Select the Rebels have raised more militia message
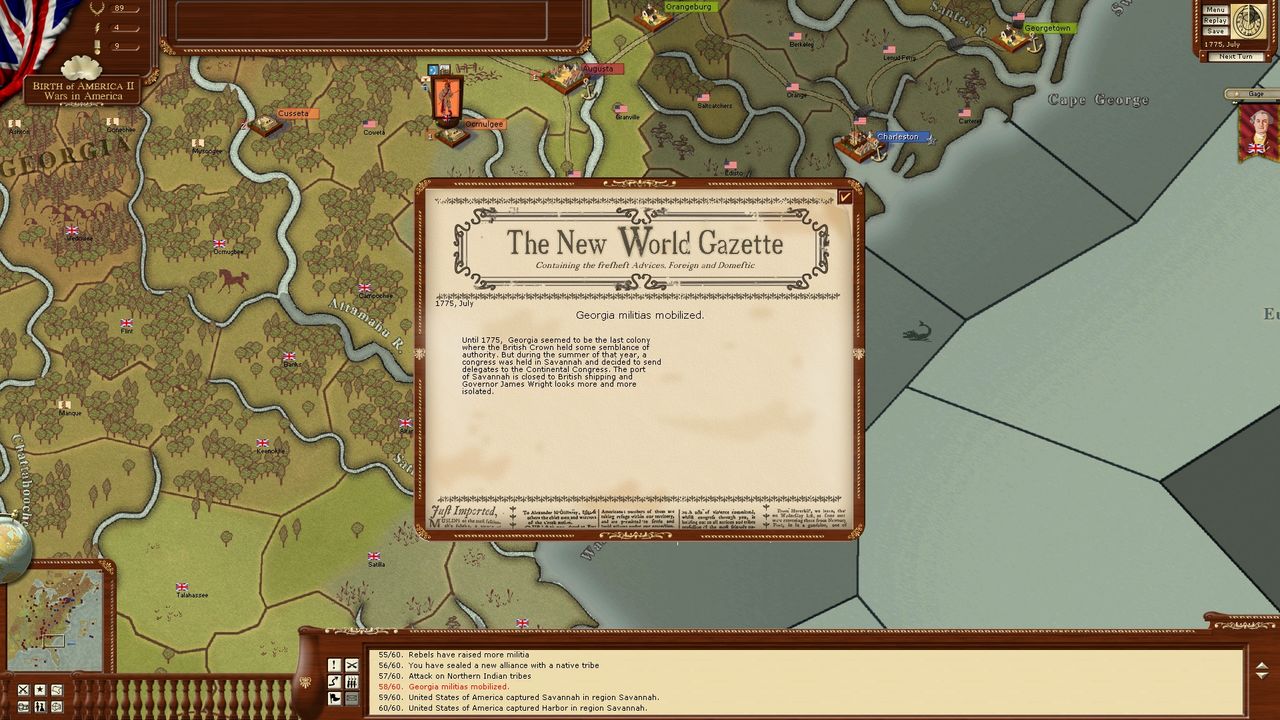 pos(468,655)
